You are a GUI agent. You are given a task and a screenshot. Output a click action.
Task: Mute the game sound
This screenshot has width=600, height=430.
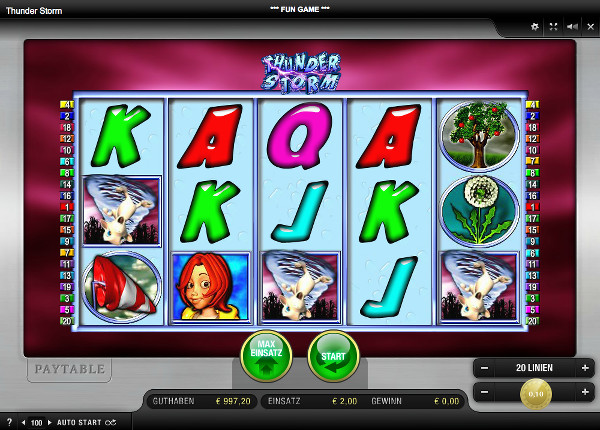pos(571,27)
